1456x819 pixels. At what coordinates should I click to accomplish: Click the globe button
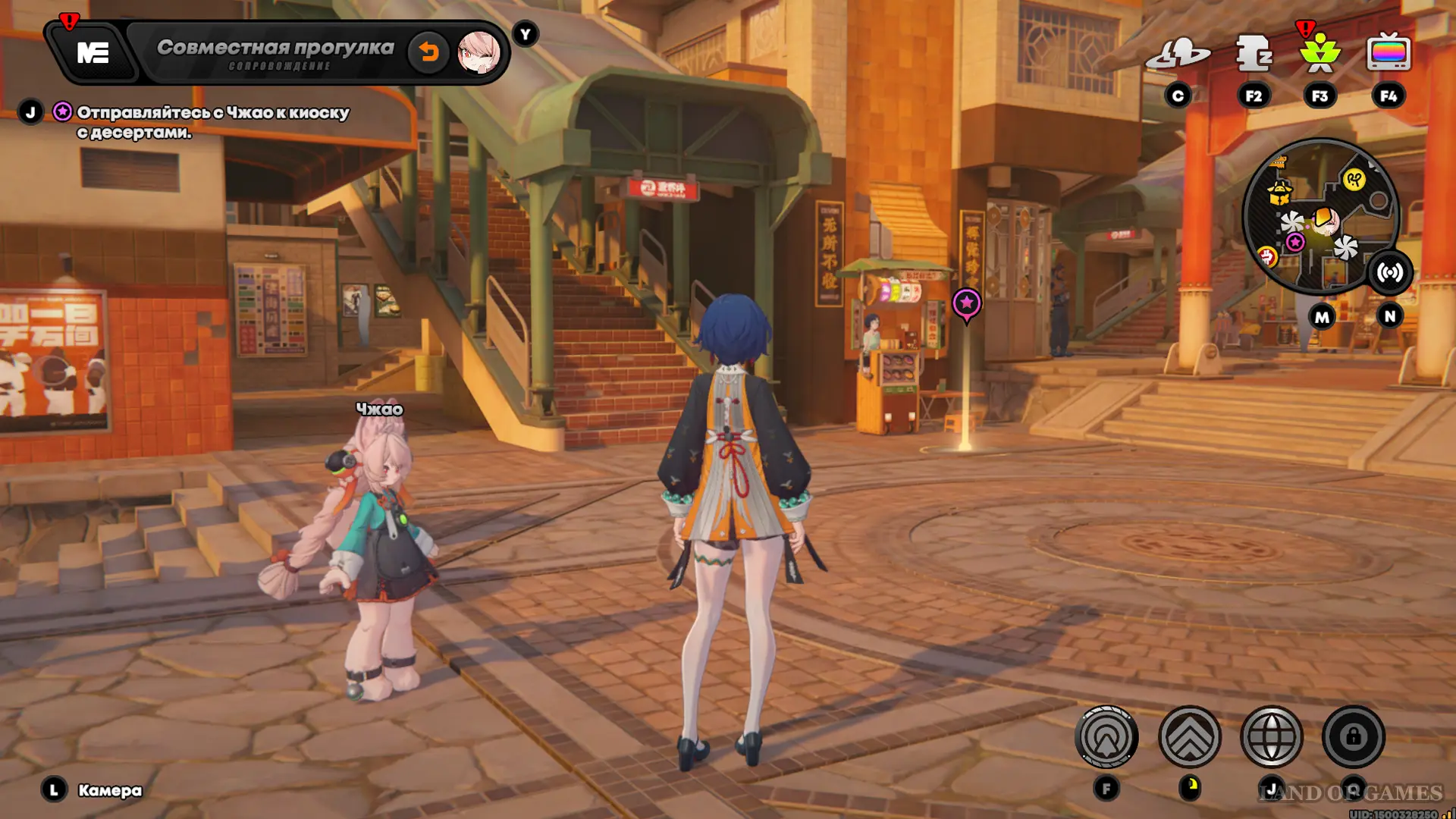(x=1271, y=736)
